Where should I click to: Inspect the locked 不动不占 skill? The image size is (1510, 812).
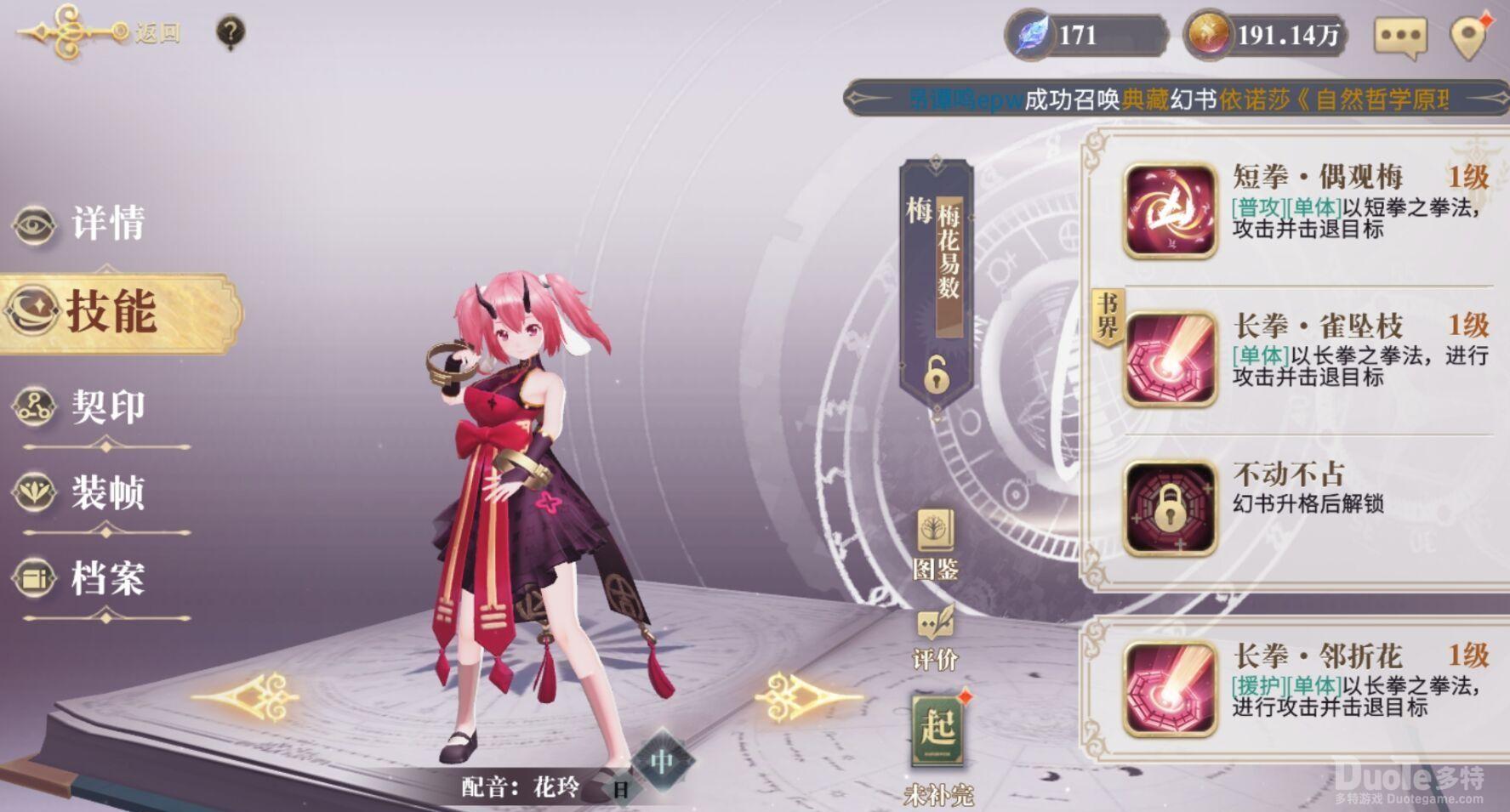[1171, 508]
